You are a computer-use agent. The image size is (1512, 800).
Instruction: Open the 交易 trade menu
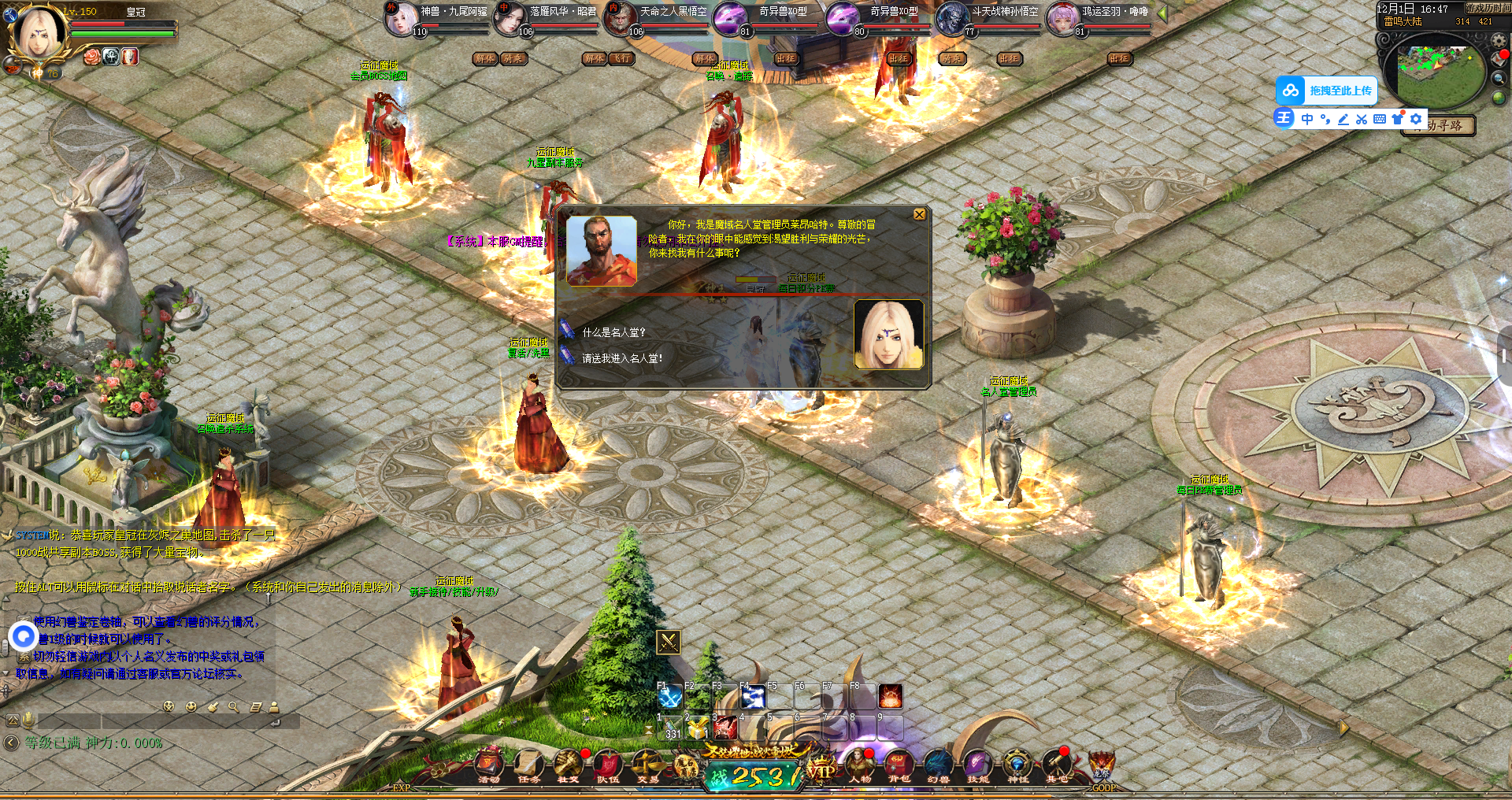coord(647,765)
